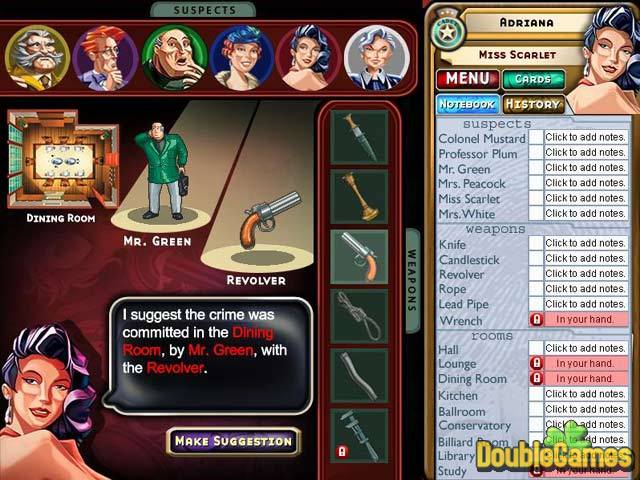Add notes for the Kitchen row

click(x=585, y=395)
